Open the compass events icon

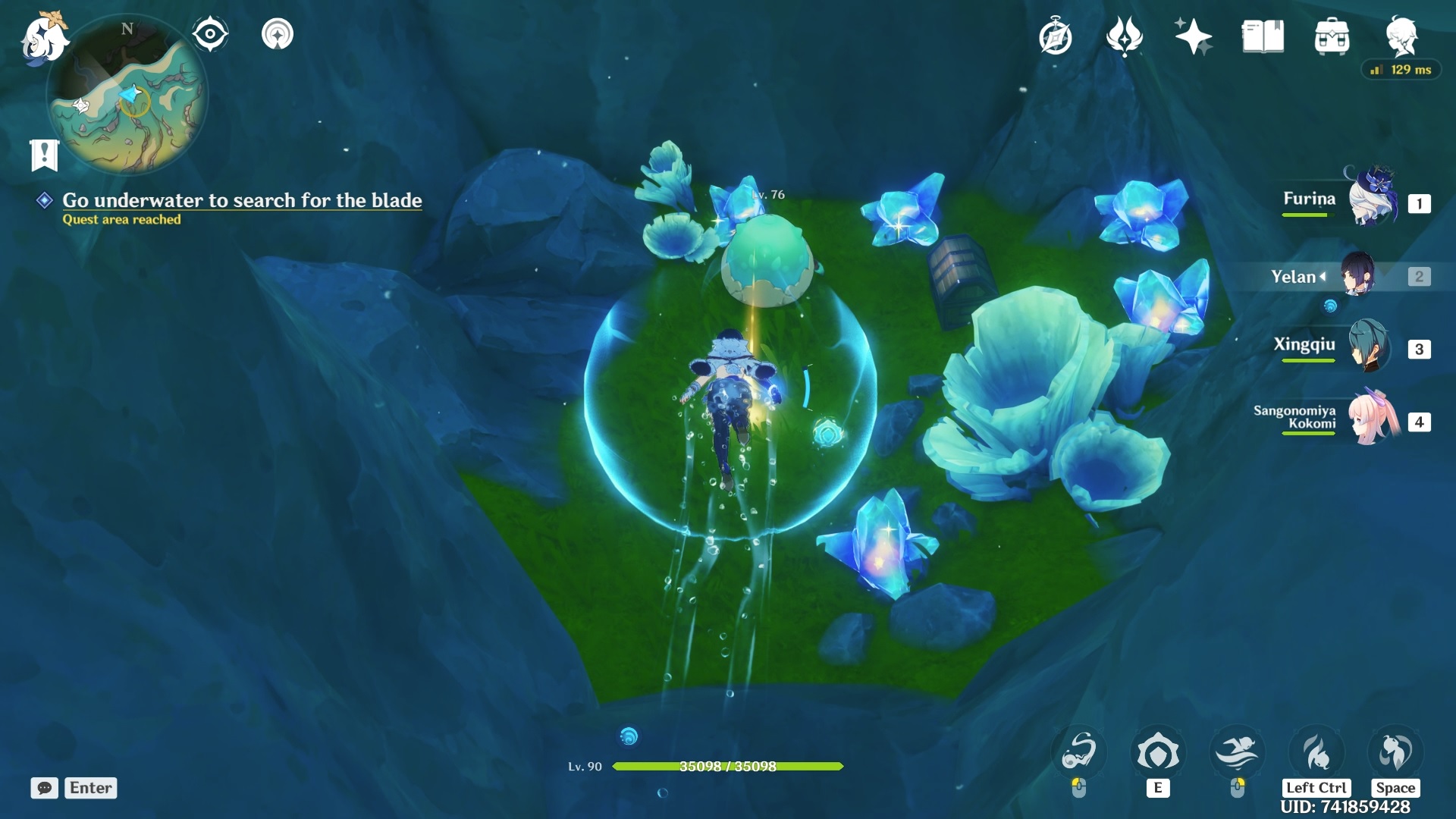coord(1056,36)
